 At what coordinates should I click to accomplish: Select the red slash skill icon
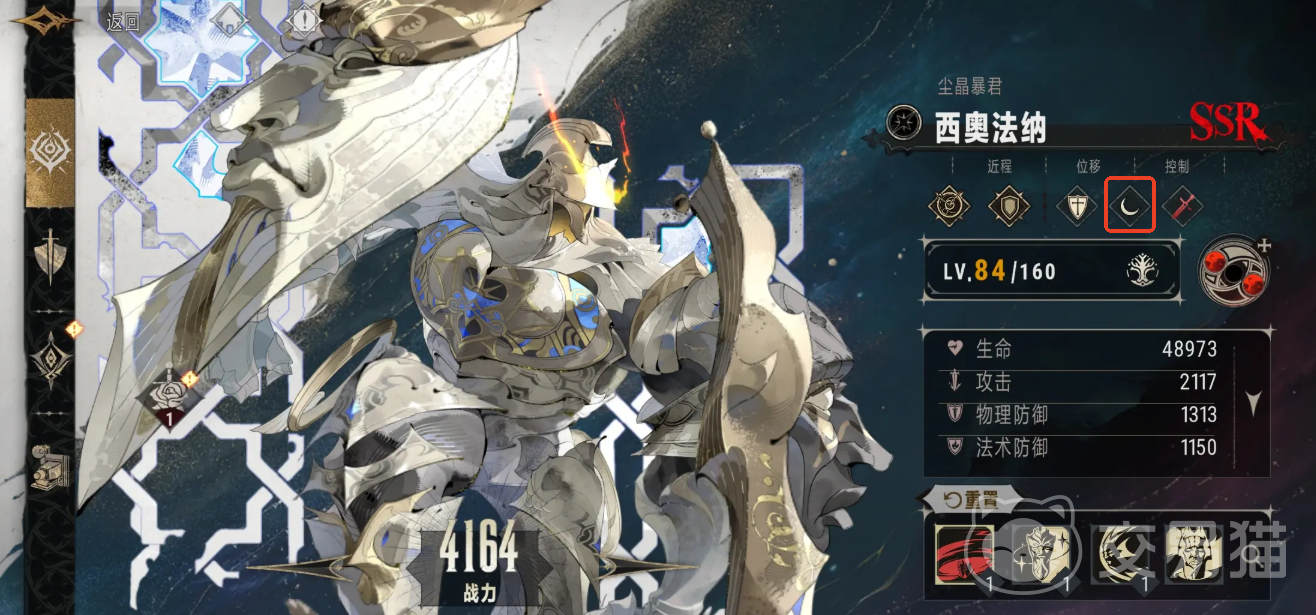[x=964, y=552]
